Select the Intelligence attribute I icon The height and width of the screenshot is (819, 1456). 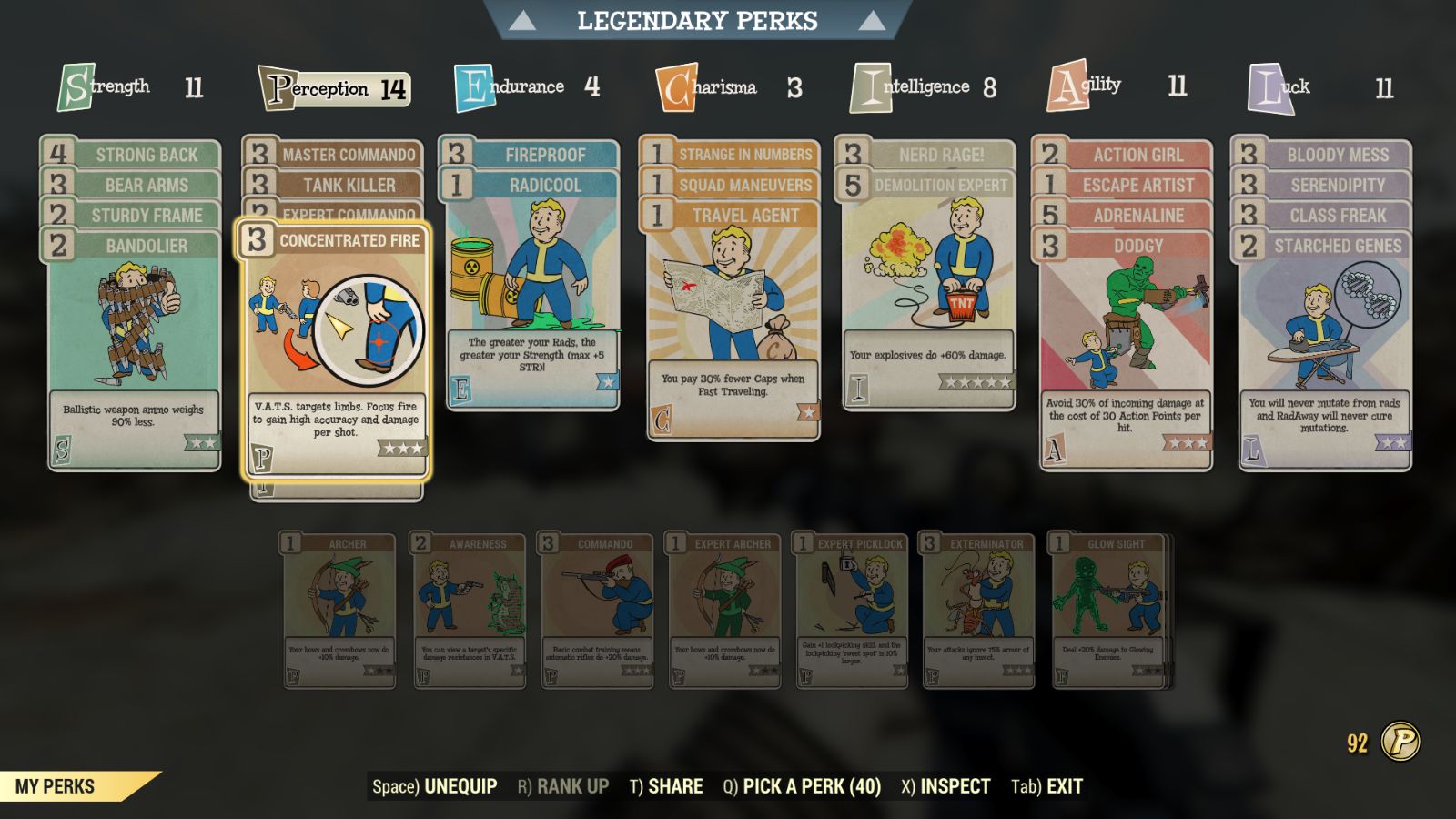tap(871, 86)
